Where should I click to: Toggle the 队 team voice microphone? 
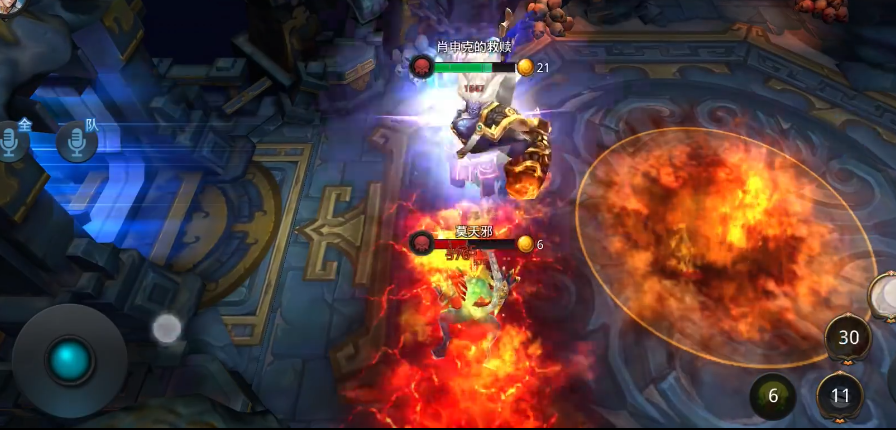[x=76, y=142]
